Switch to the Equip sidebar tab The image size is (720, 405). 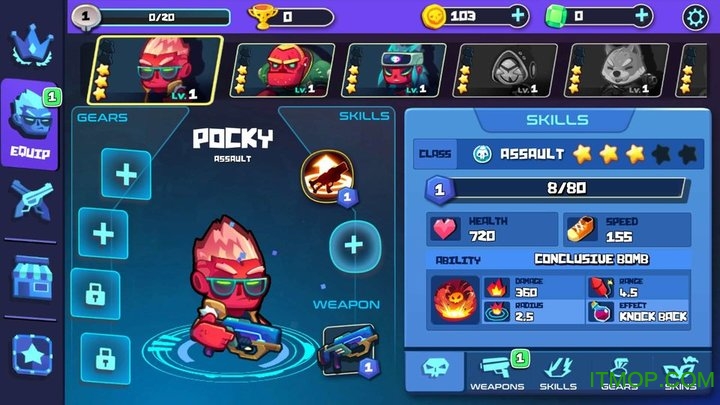click(x=30, y=122)
